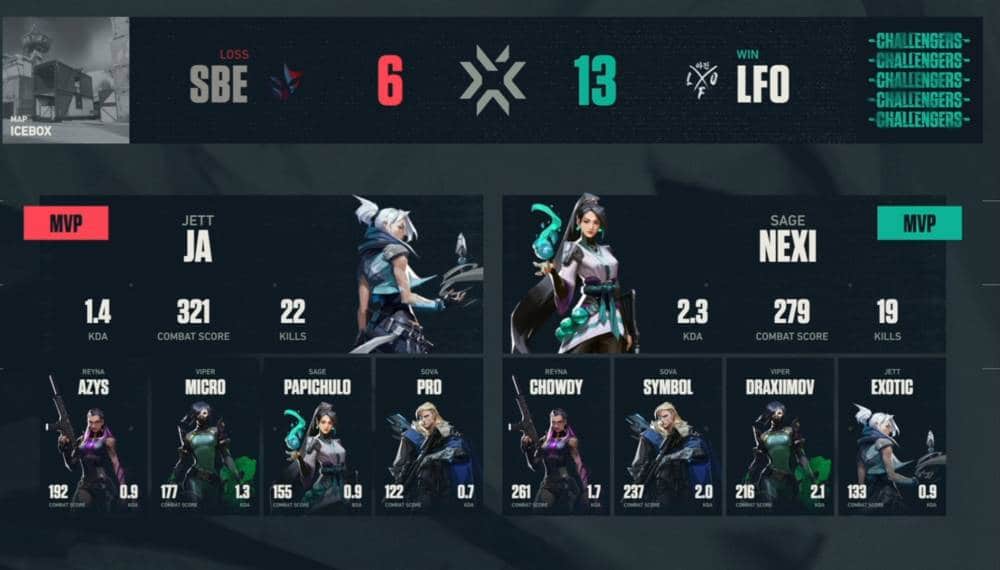Image resolution: width=1000 pixels, height=570 pixels.
Task: Choose CHOWDY's Reyna player card
Action: coord(558,437)
